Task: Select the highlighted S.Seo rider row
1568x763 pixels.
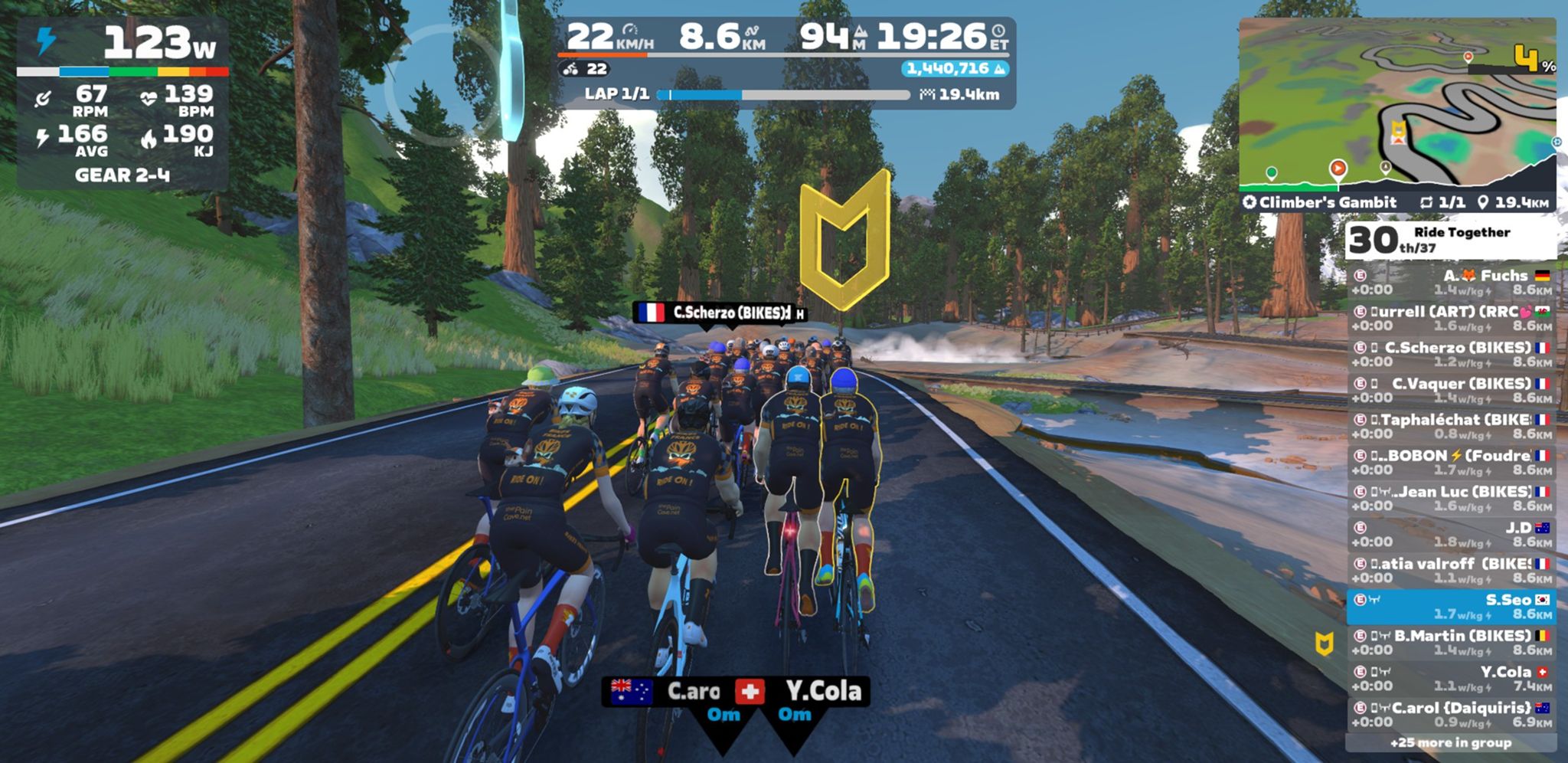Action: click(1451, 606)
